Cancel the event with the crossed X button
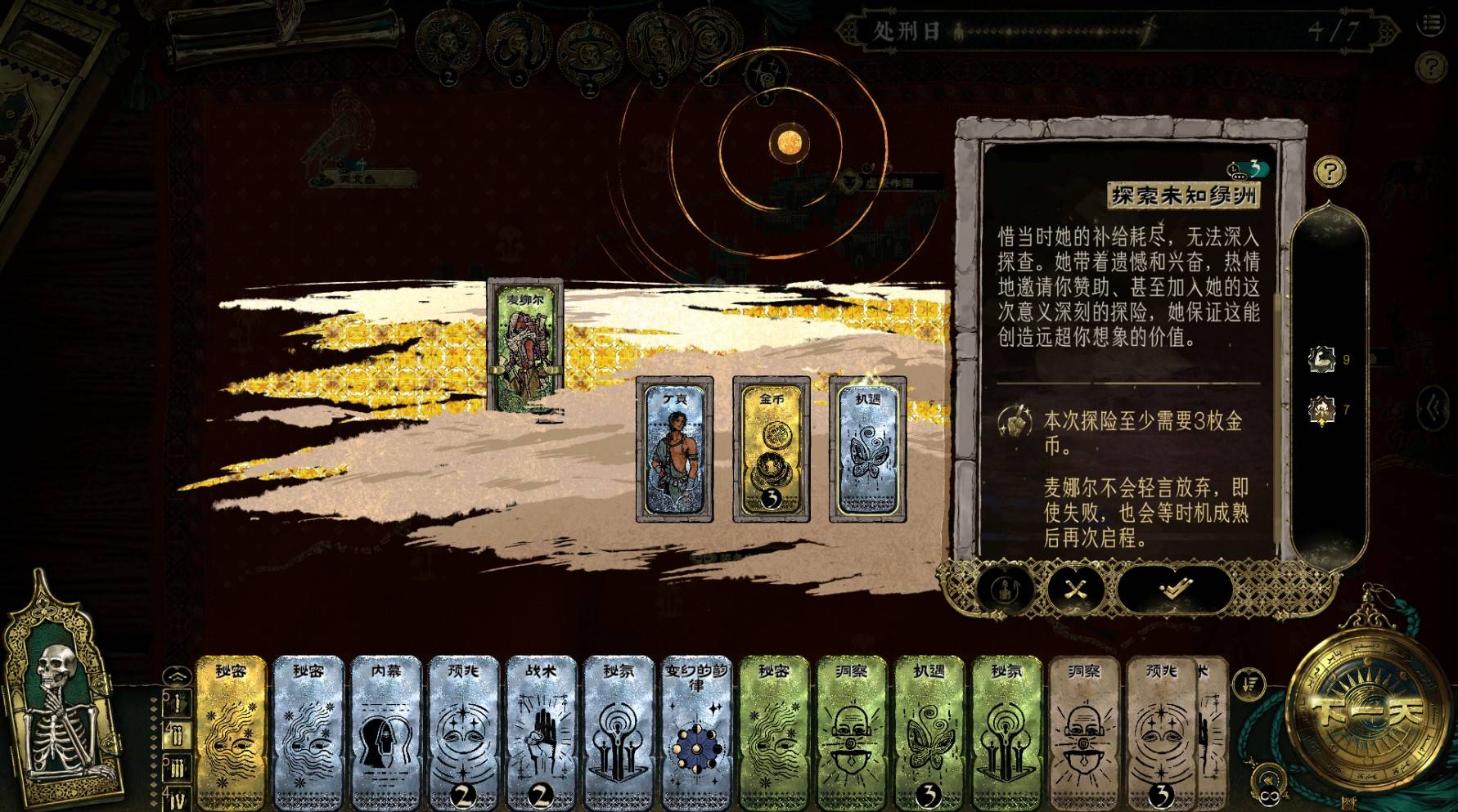 (1076, 588)
